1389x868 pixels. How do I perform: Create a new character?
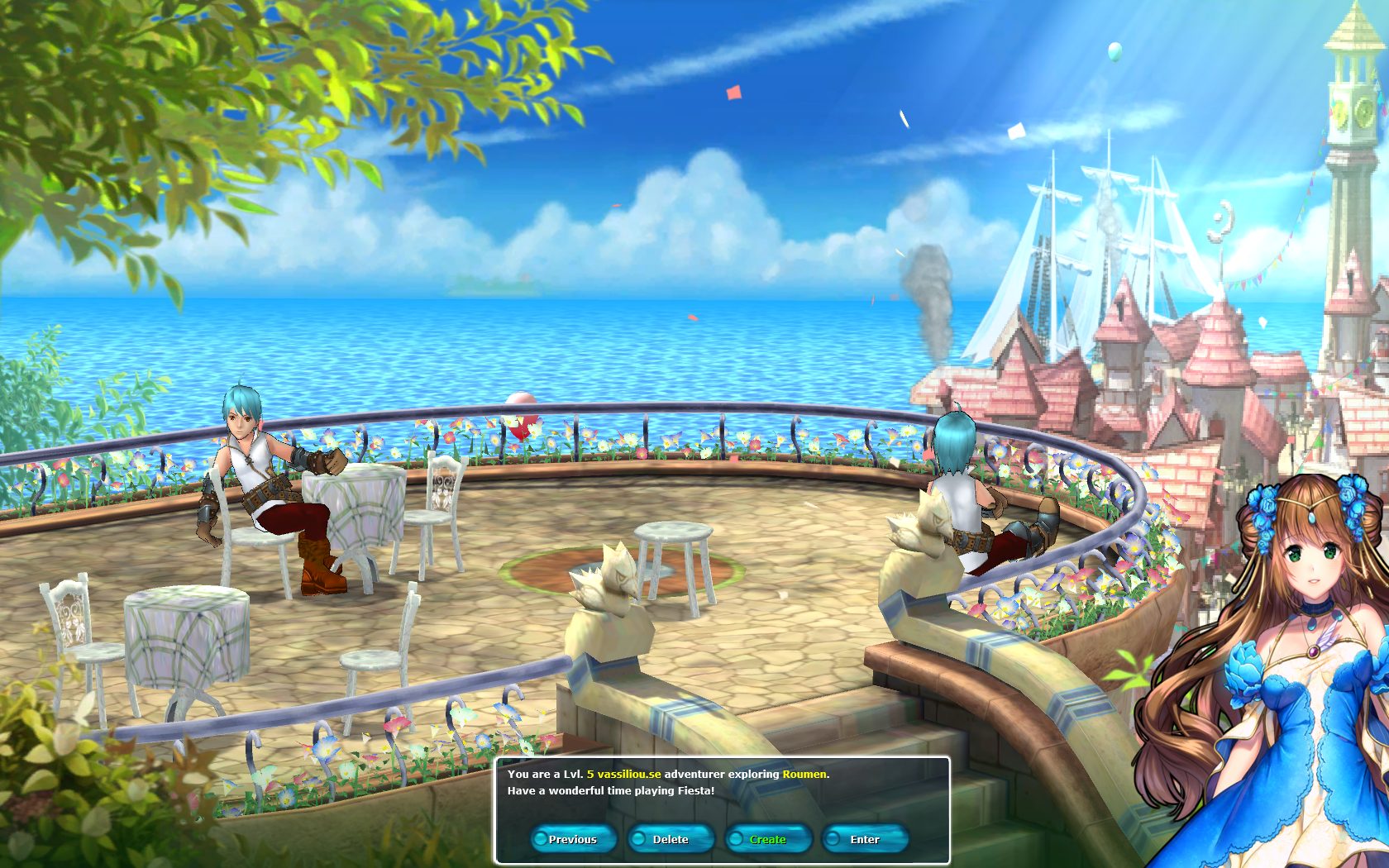click(x=768, y=839)
